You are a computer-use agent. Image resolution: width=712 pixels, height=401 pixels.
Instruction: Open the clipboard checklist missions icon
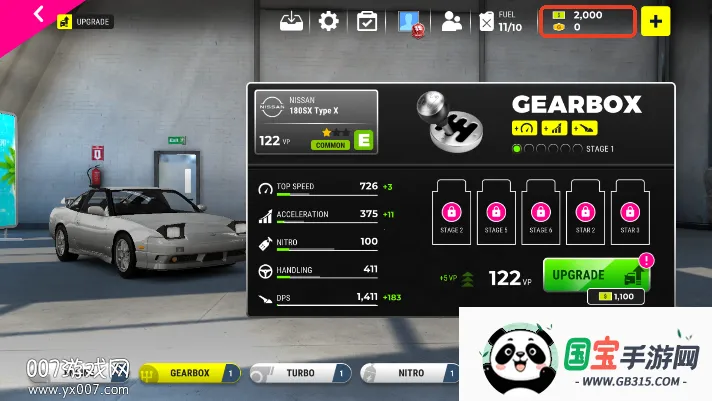click(367, 21)
